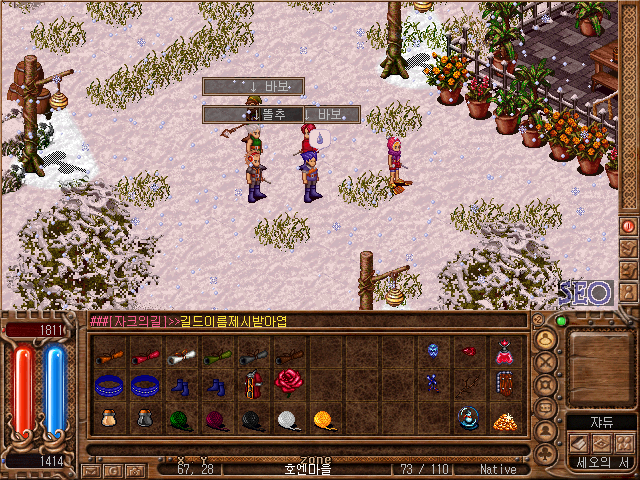Click the red armor item slot
Image resolution: width=640 pixels, height=480 pixels.
click(x=251, y=384)
